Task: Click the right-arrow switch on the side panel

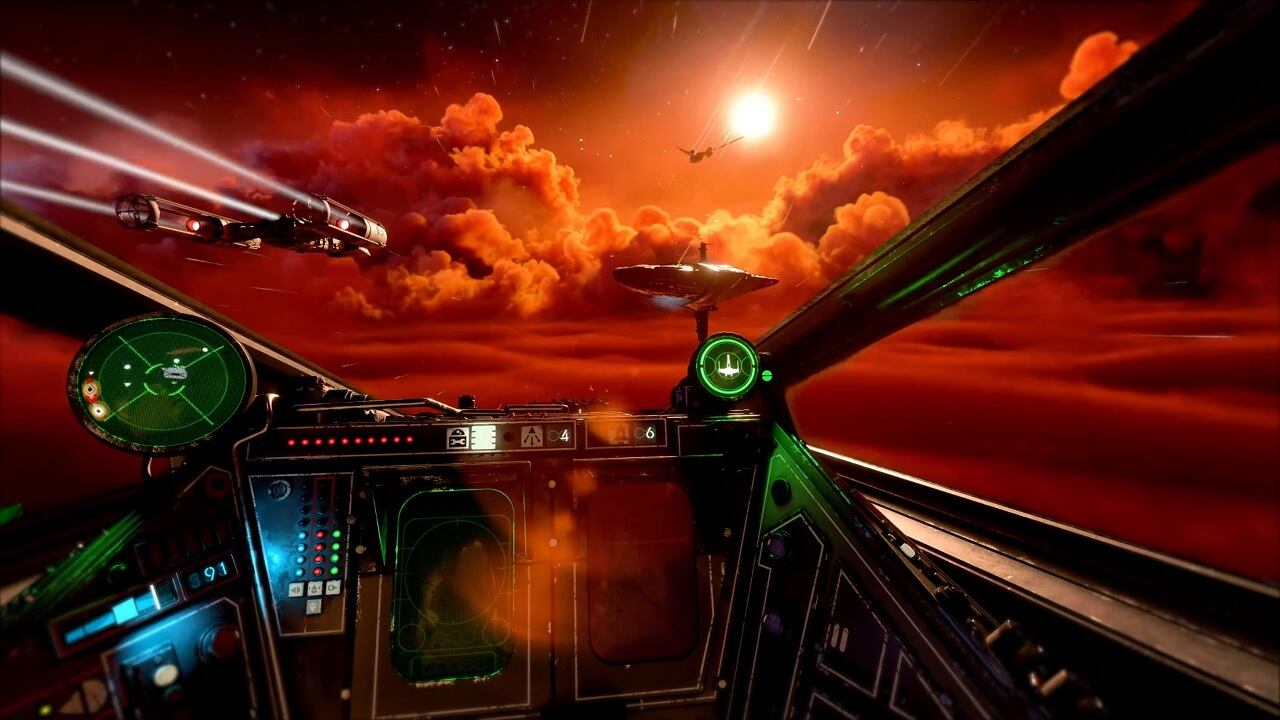Action: [332, 588]
